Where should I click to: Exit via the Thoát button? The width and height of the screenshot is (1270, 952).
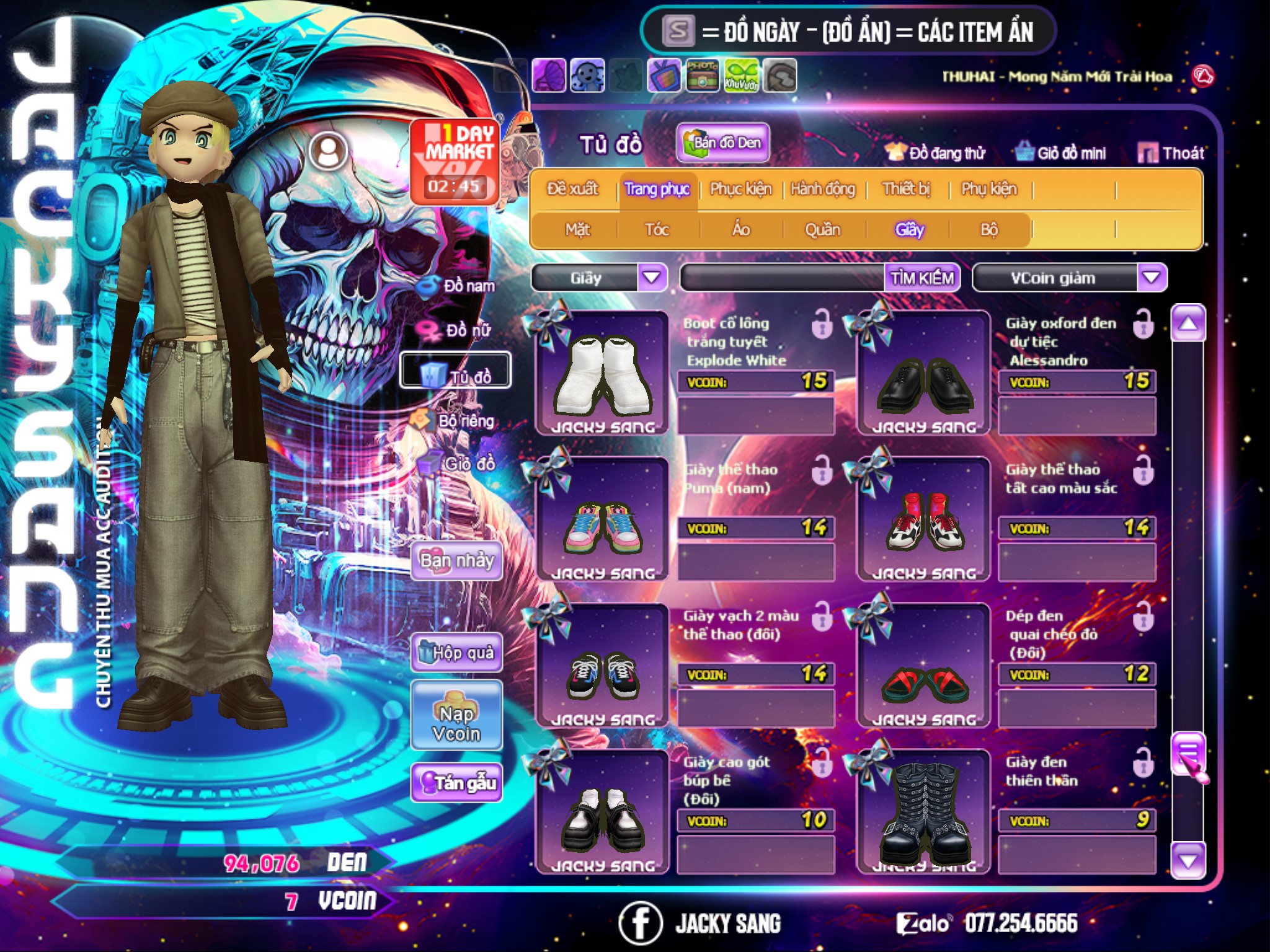[x=1171, y=153]
